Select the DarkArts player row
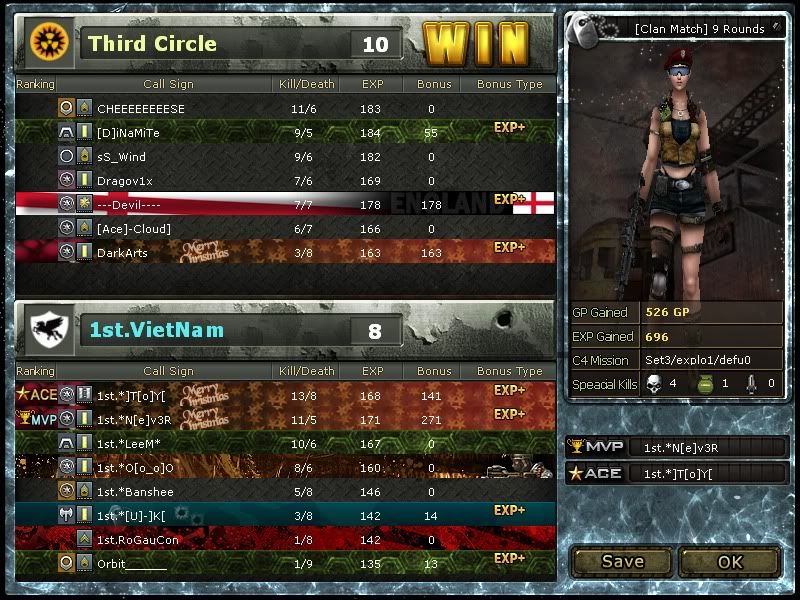The height and width of the screenshot is (600, 800). tap(122, 253)
